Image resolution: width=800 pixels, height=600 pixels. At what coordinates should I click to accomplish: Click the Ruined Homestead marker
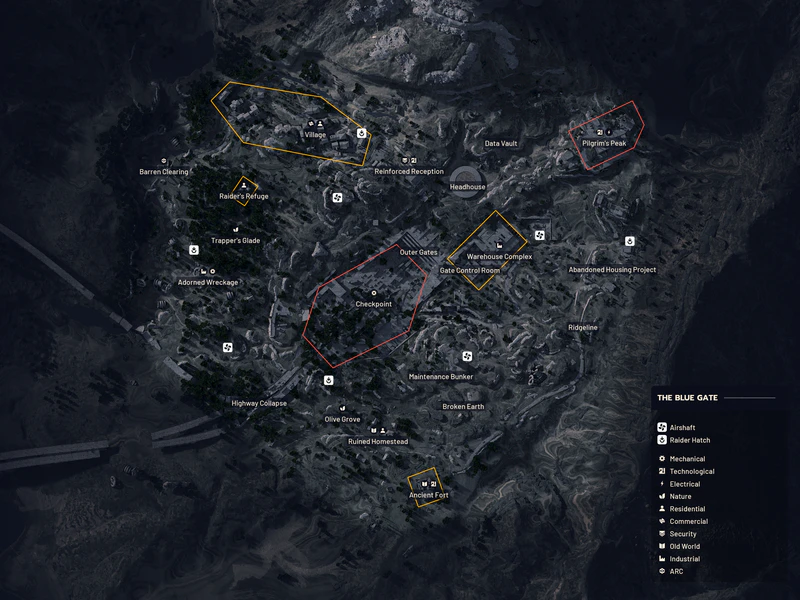coord(378,441)
